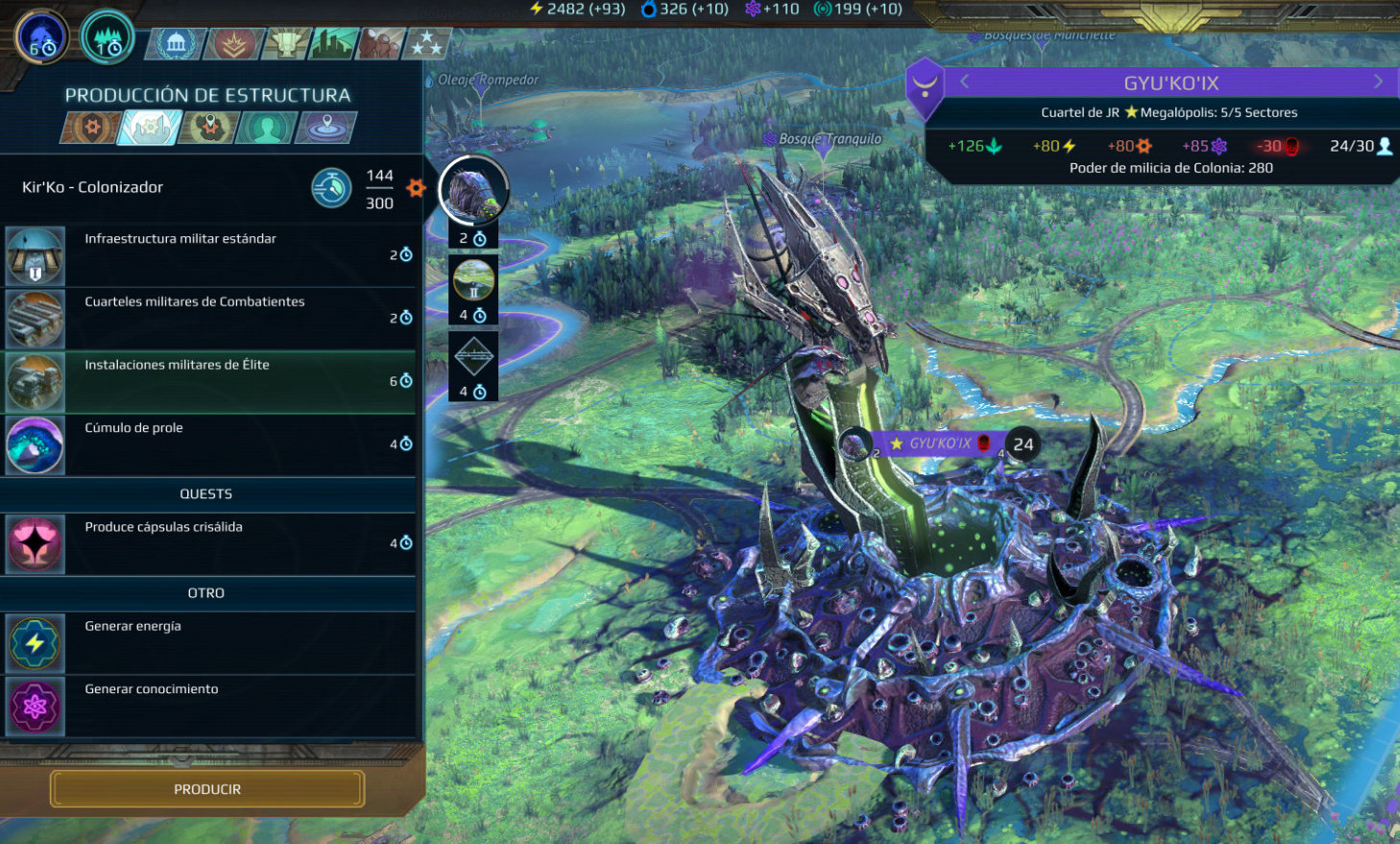Screen dimensions: 1400x844
Task: Open the green trees research icon
Action: coord(108,37)
